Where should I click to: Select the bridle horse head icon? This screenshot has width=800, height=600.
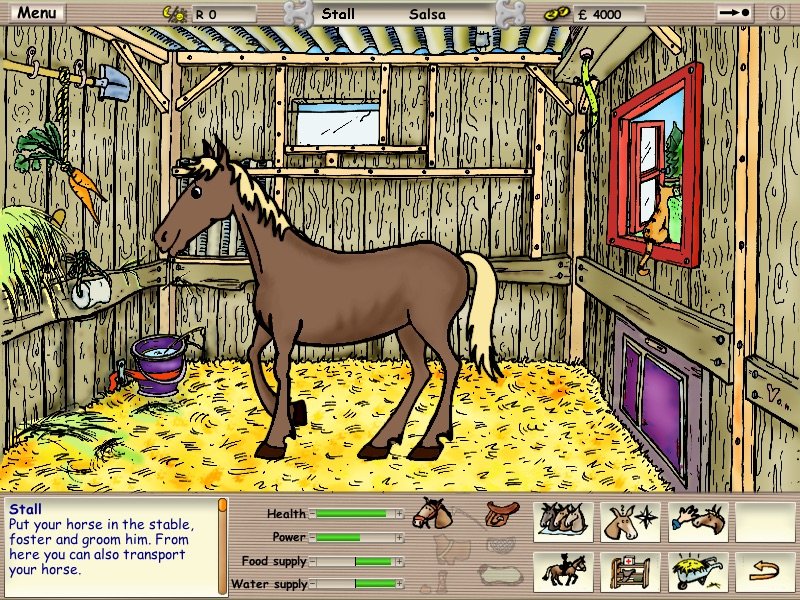pyautogui.click(x=432, y=513)
